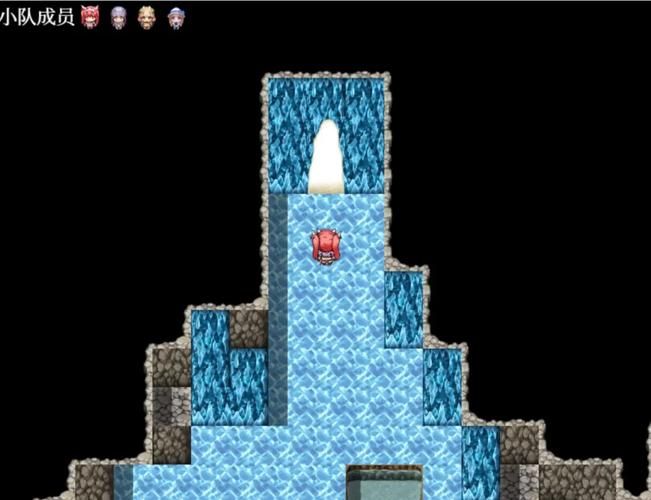Select the red-haired party member portrait
651x500 pixels.
pos(90,15)
